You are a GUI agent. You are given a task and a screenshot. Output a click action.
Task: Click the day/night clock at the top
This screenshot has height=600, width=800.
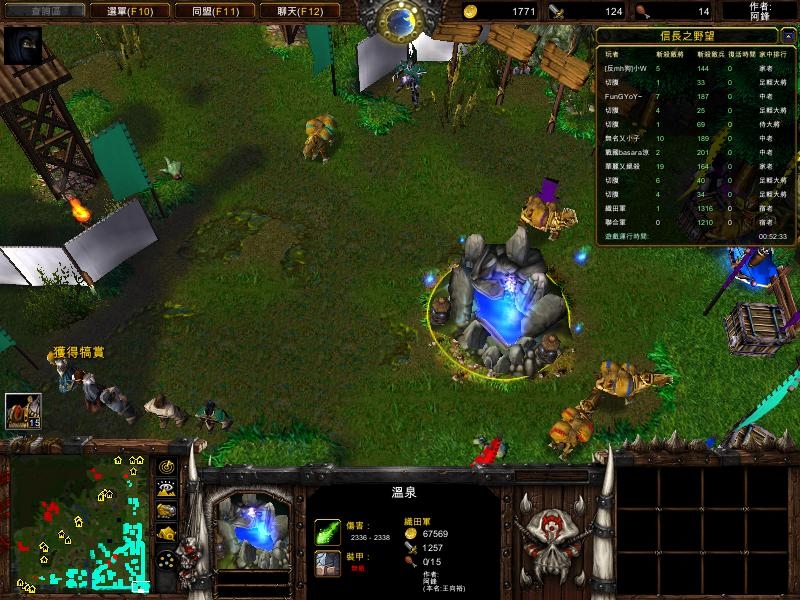pyautogui.click(x=399, y=20)
